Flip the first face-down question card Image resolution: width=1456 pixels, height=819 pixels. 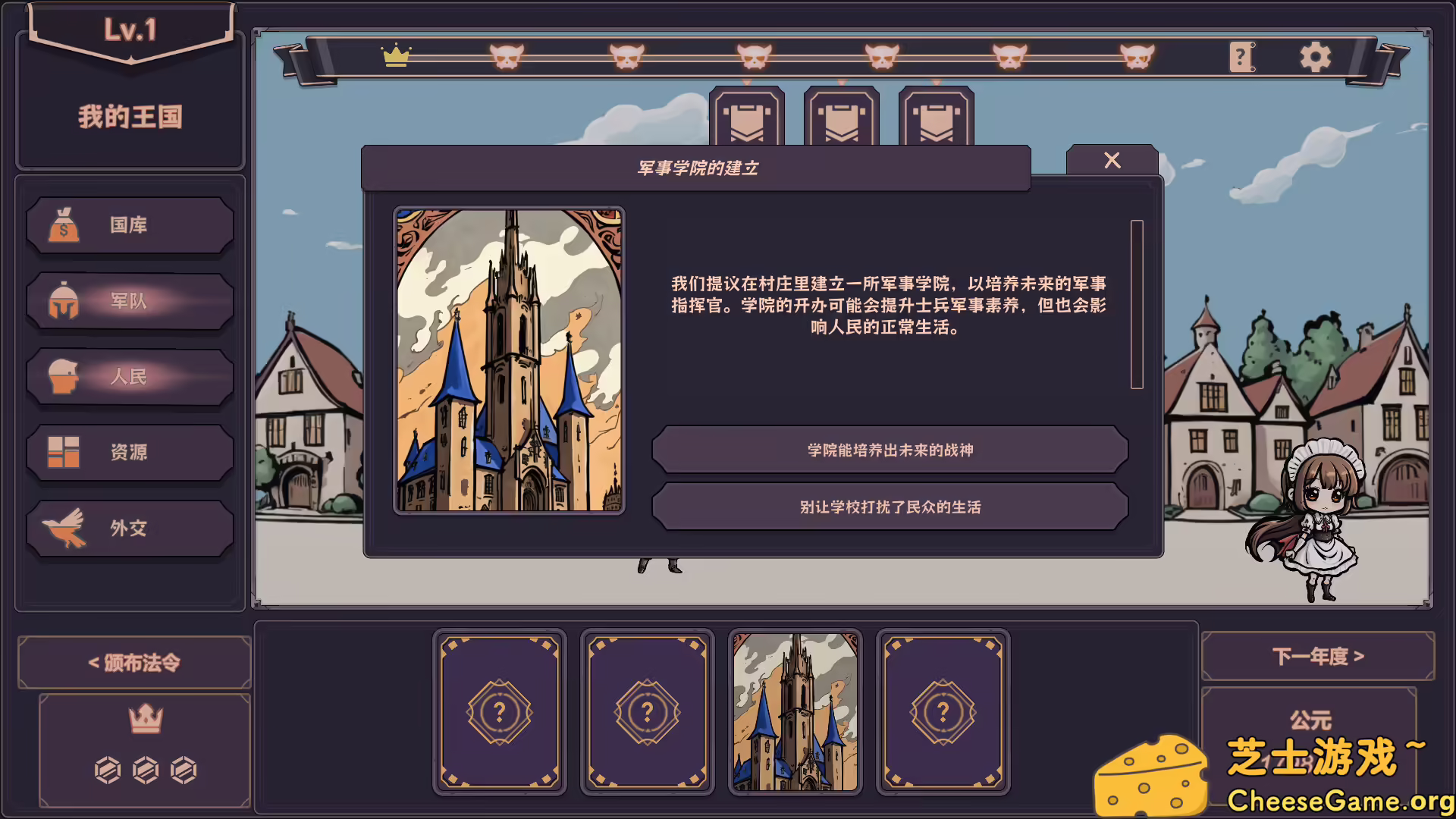click(x=499, y=711)
